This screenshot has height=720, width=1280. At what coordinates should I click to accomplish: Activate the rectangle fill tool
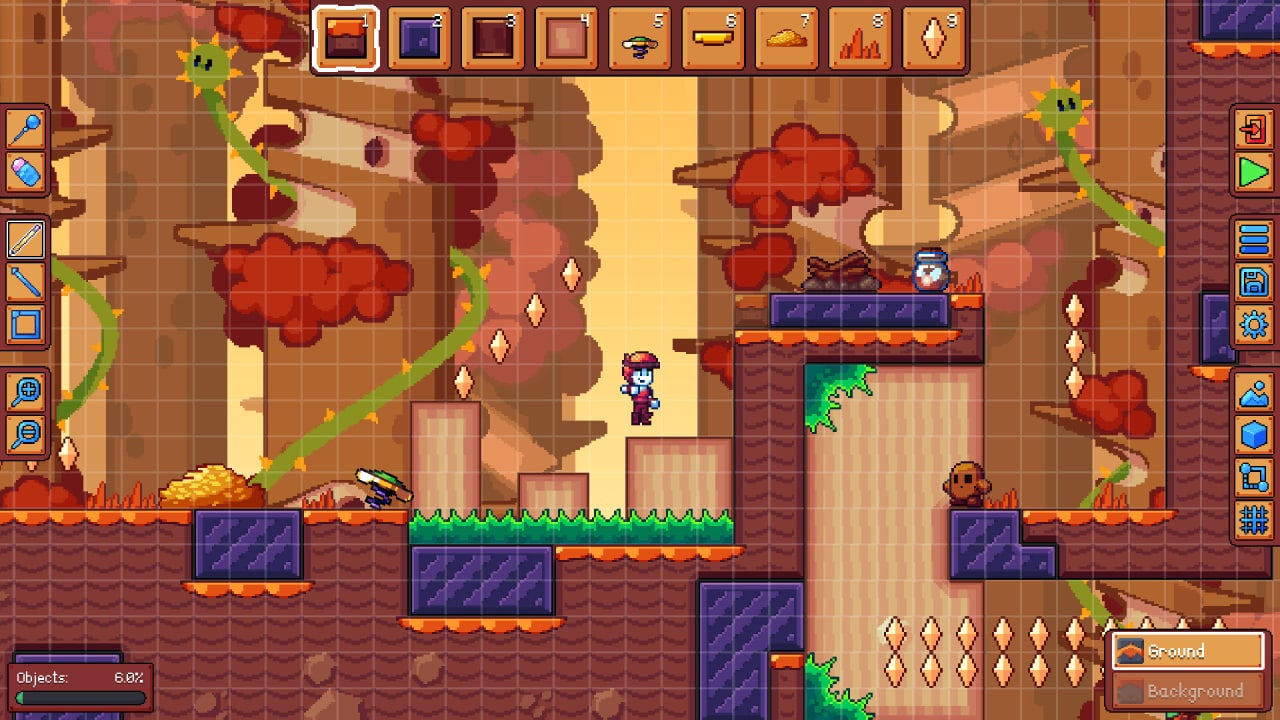pyautogui.click(x=25, y=325)
